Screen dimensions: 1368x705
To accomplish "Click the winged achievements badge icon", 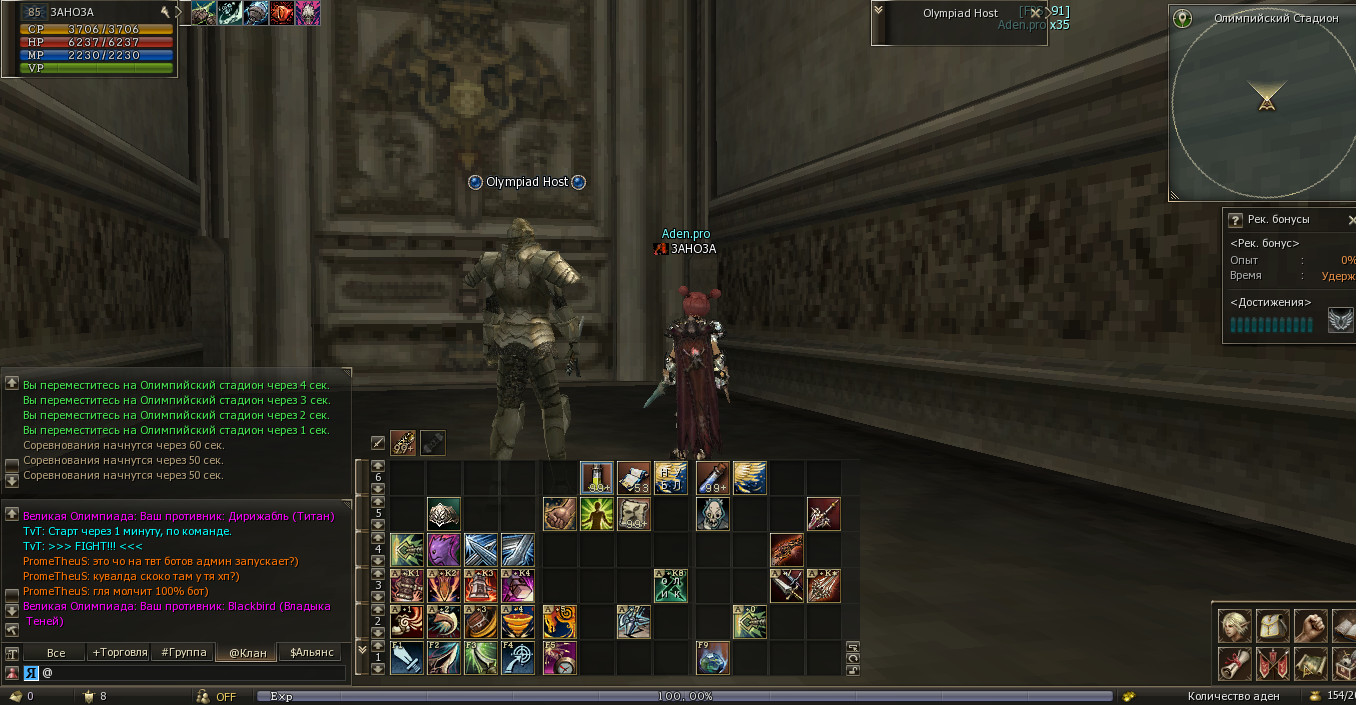I will tap(1340, 320).
